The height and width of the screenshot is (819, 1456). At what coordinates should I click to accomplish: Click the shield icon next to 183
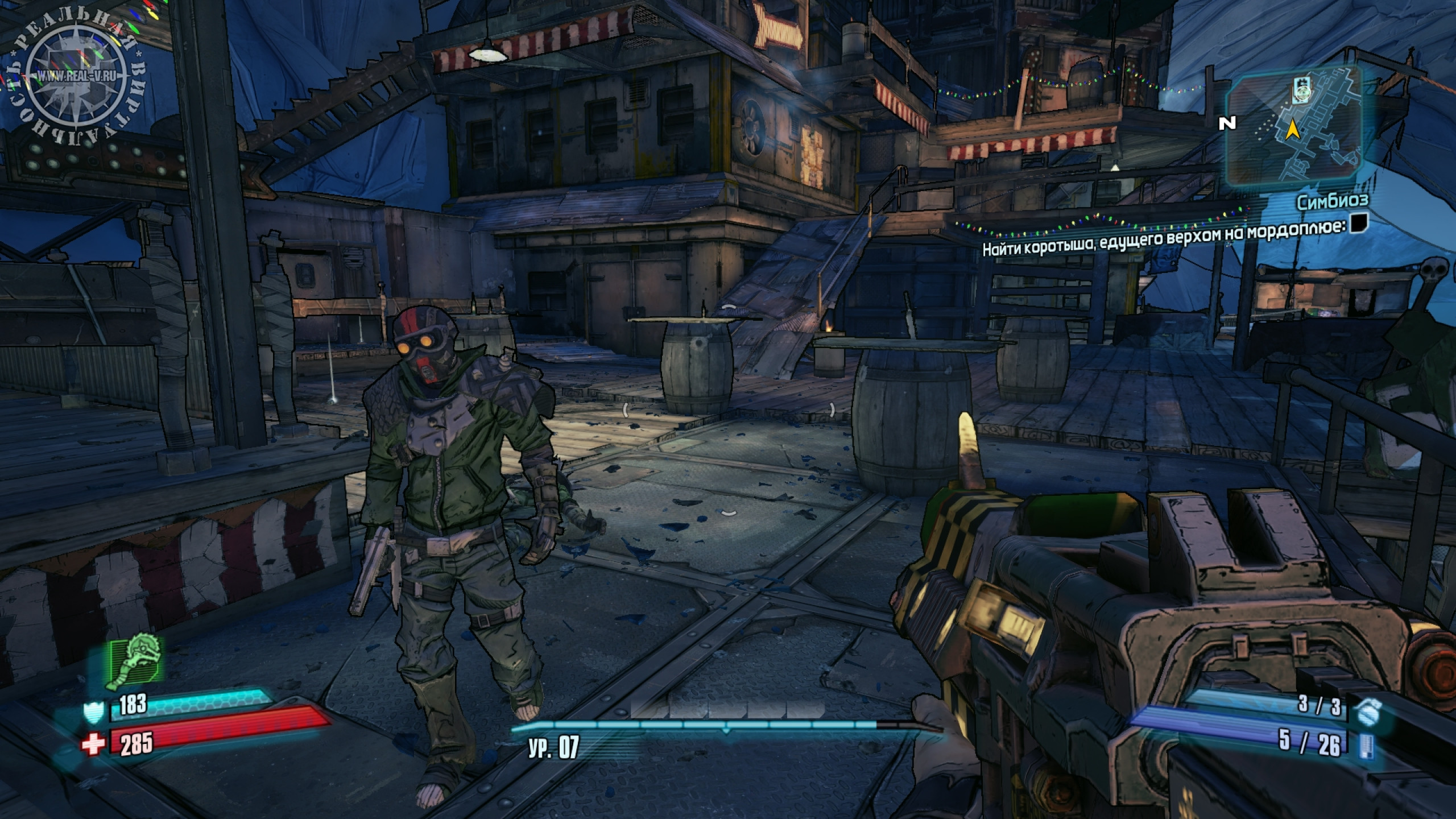[93, 712]
